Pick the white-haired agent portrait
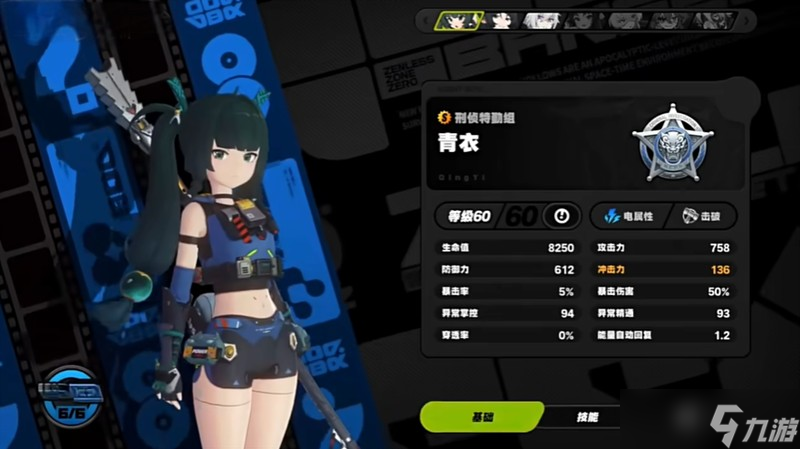The width and height of the screenshot is (800, 449). click(541, 19)
